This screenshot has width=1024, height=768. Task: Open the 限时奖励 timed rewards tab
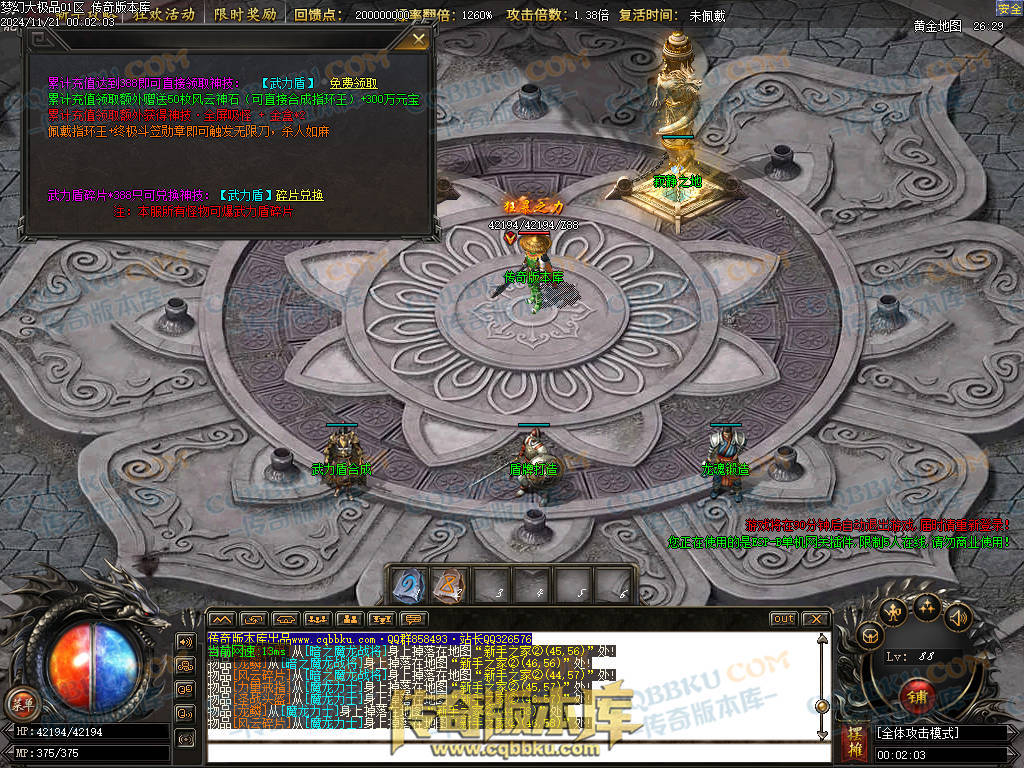(x=245, y=15)
